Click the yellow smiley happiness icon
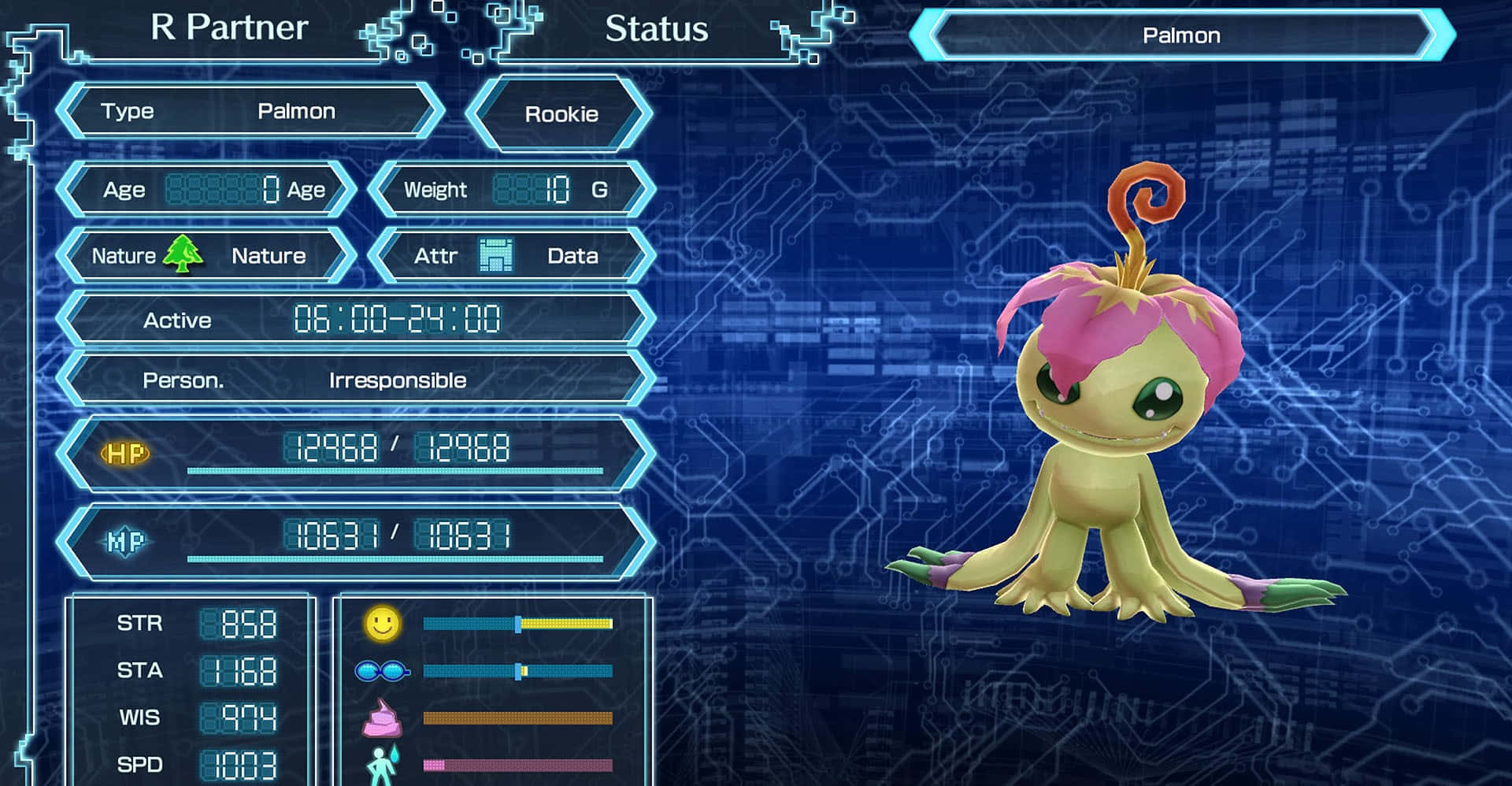This screenshot has height=786, width=1512. tap(383, 623)
